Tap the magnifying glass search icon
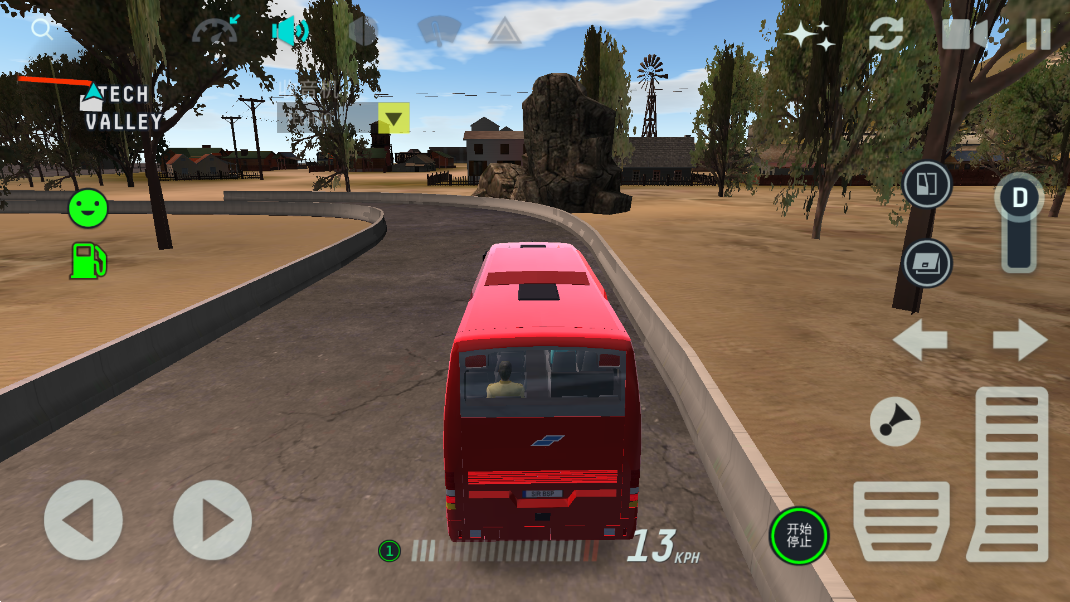 tap(42, 28)
